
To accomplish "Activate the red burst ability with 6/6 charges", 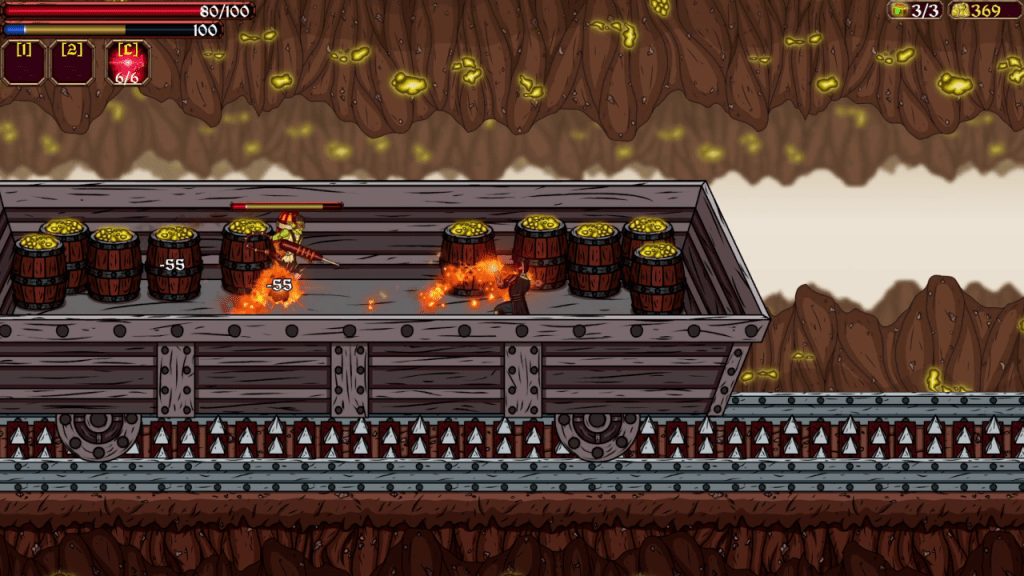I will click(127, 62).
